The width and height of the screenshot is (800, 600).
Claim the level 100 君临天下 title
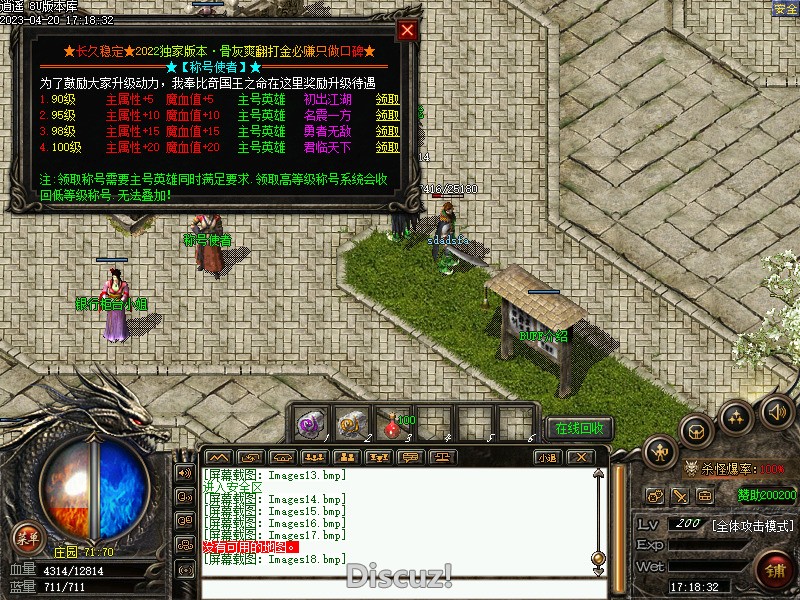[387, 148]
